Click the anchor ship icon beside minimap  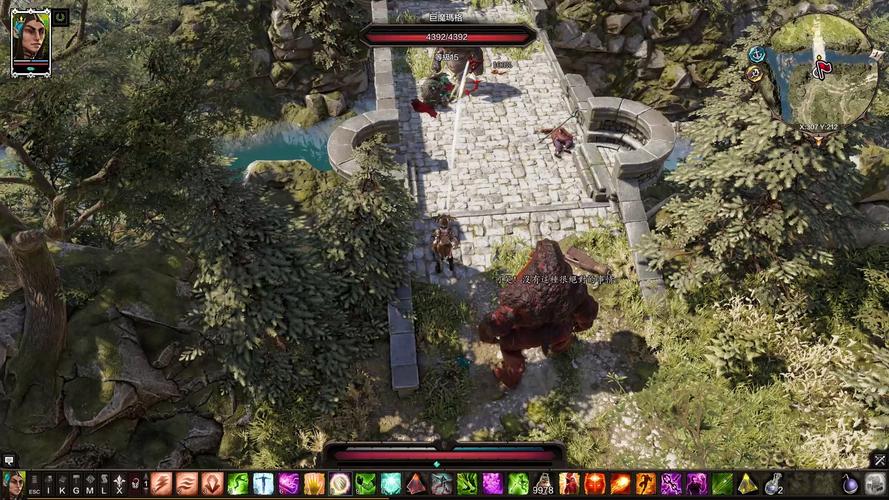click(757, 54)
